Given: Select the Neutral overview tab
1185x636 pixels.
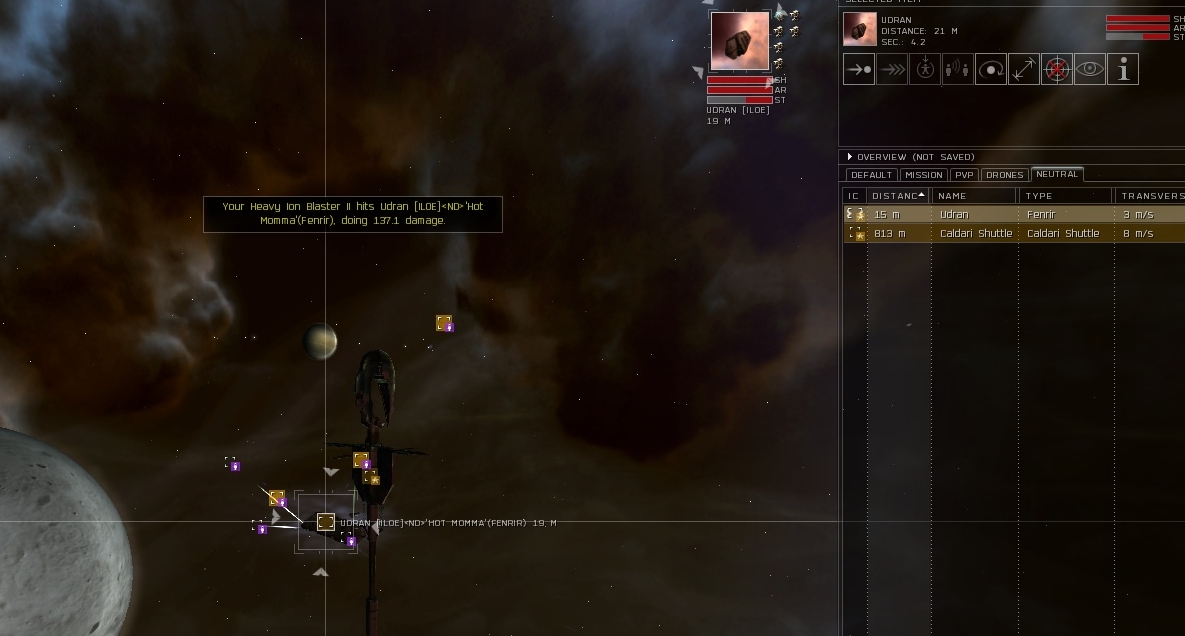Looking at the screenshot, I should pos(1057,174).
